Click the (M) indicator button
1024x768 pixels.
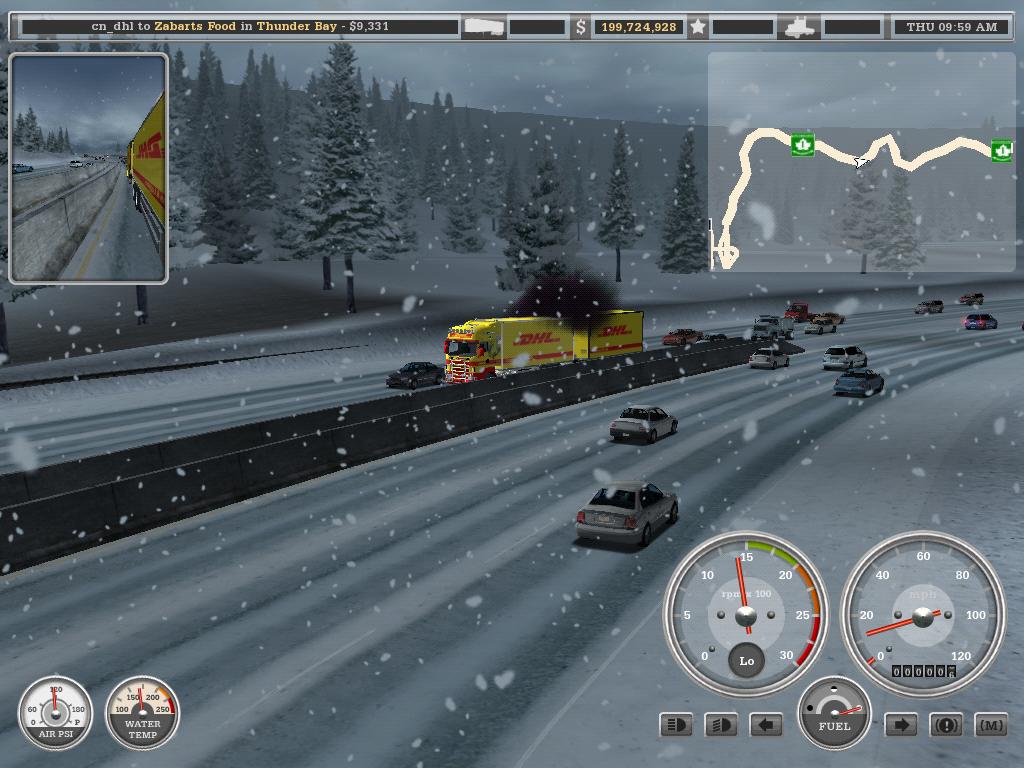(x=990, y=725)
